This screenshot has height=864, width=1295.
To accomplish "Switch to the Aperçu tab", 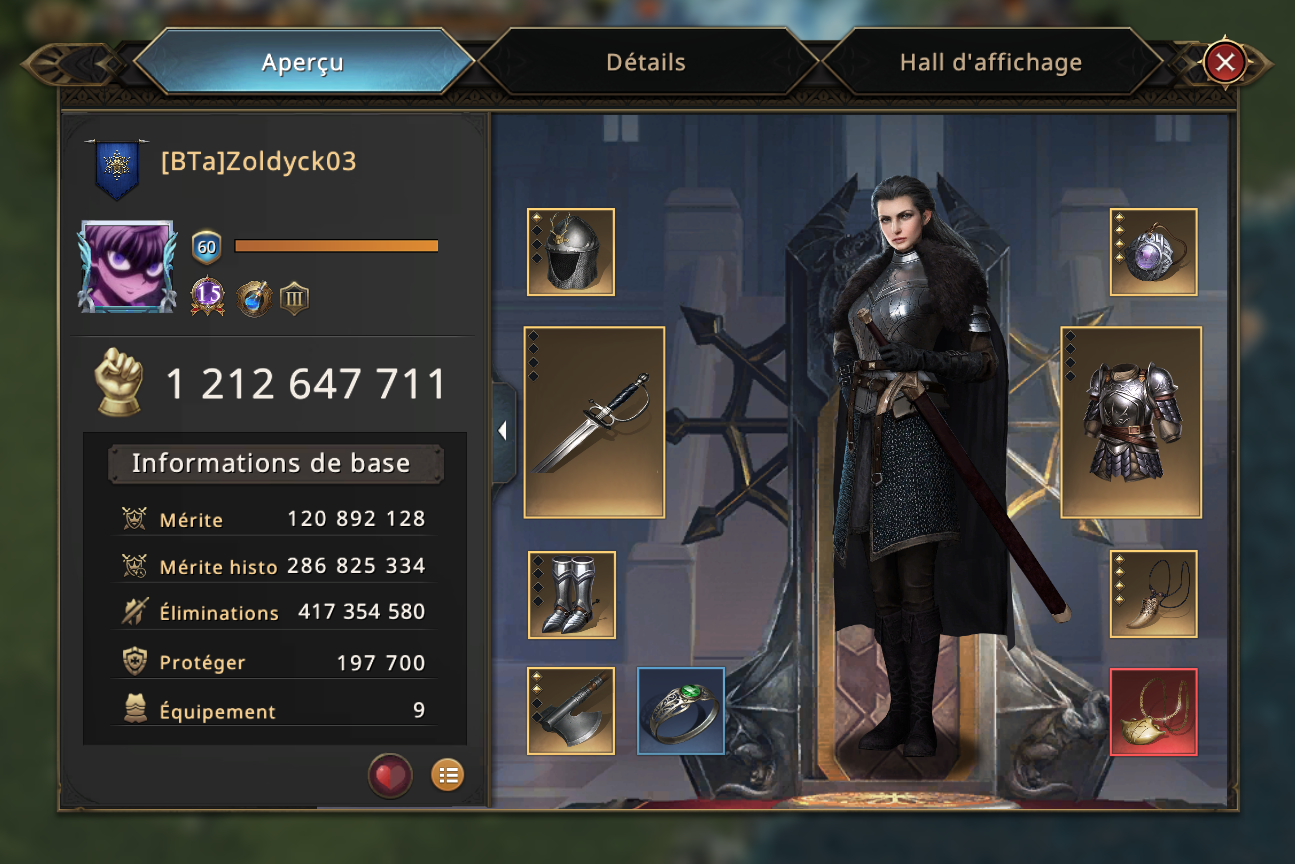I will [303, 62].
